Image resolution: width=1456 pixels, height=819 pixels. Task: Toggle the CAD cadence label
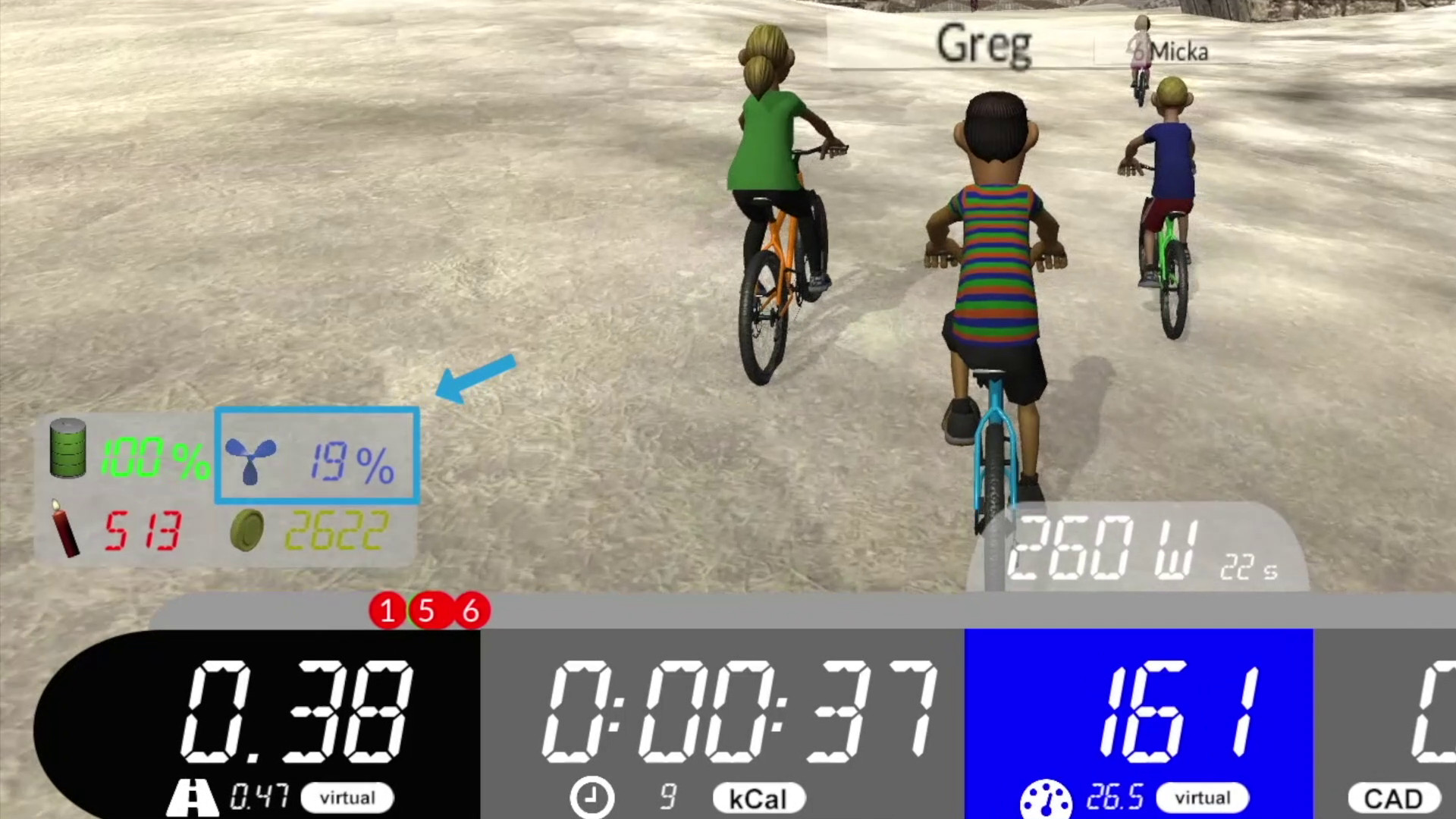1393,799
